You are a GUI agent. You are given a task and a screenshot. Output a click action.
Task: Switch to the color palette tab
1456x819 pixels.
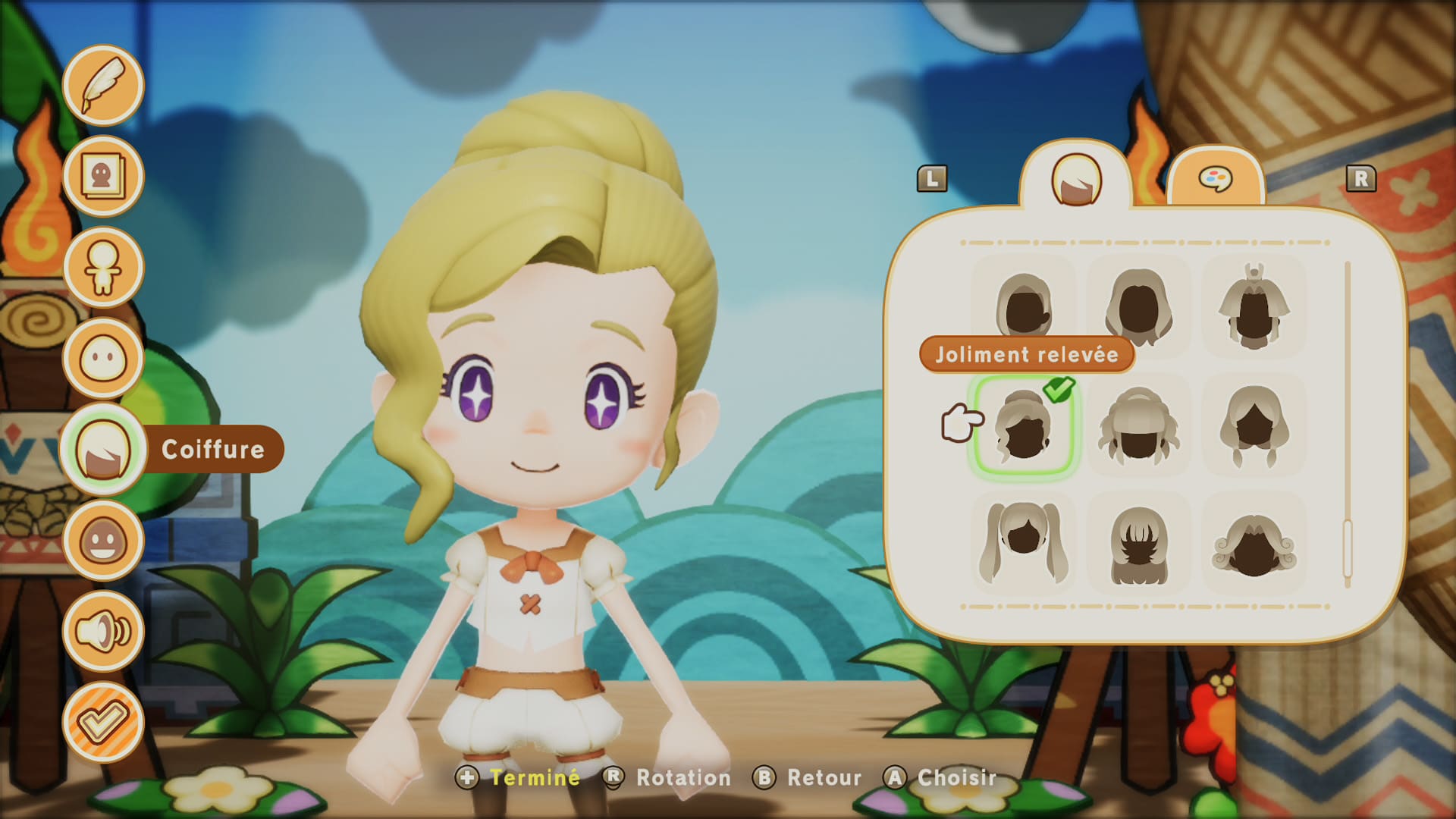pos(1217,180)
